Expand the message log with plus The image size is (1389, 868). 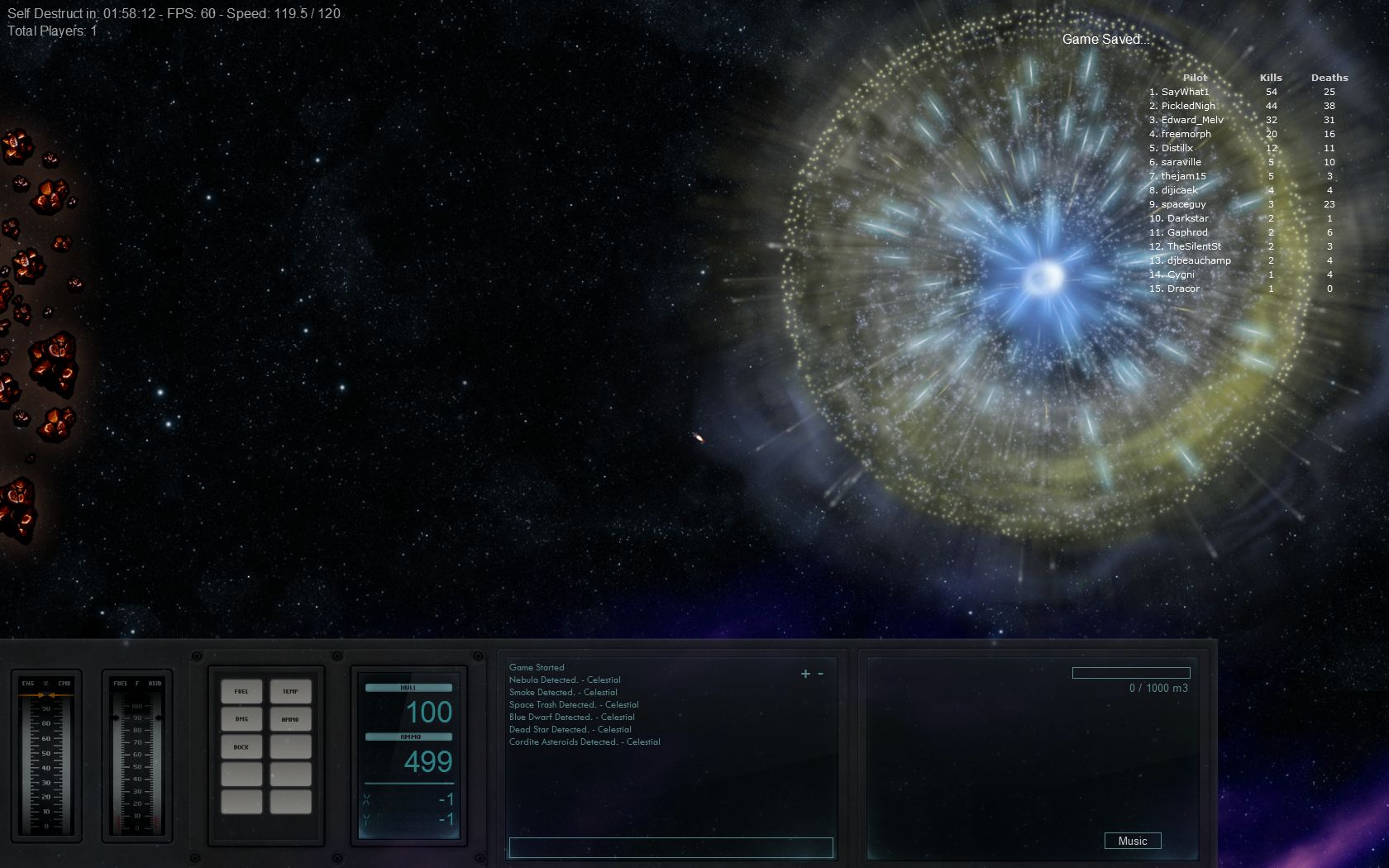805,674
